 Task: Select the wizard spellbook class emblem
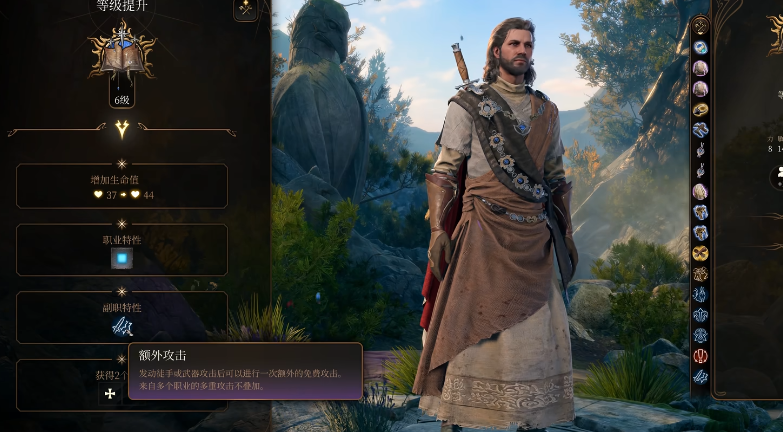pyautogui.click(x=121, y=54)
